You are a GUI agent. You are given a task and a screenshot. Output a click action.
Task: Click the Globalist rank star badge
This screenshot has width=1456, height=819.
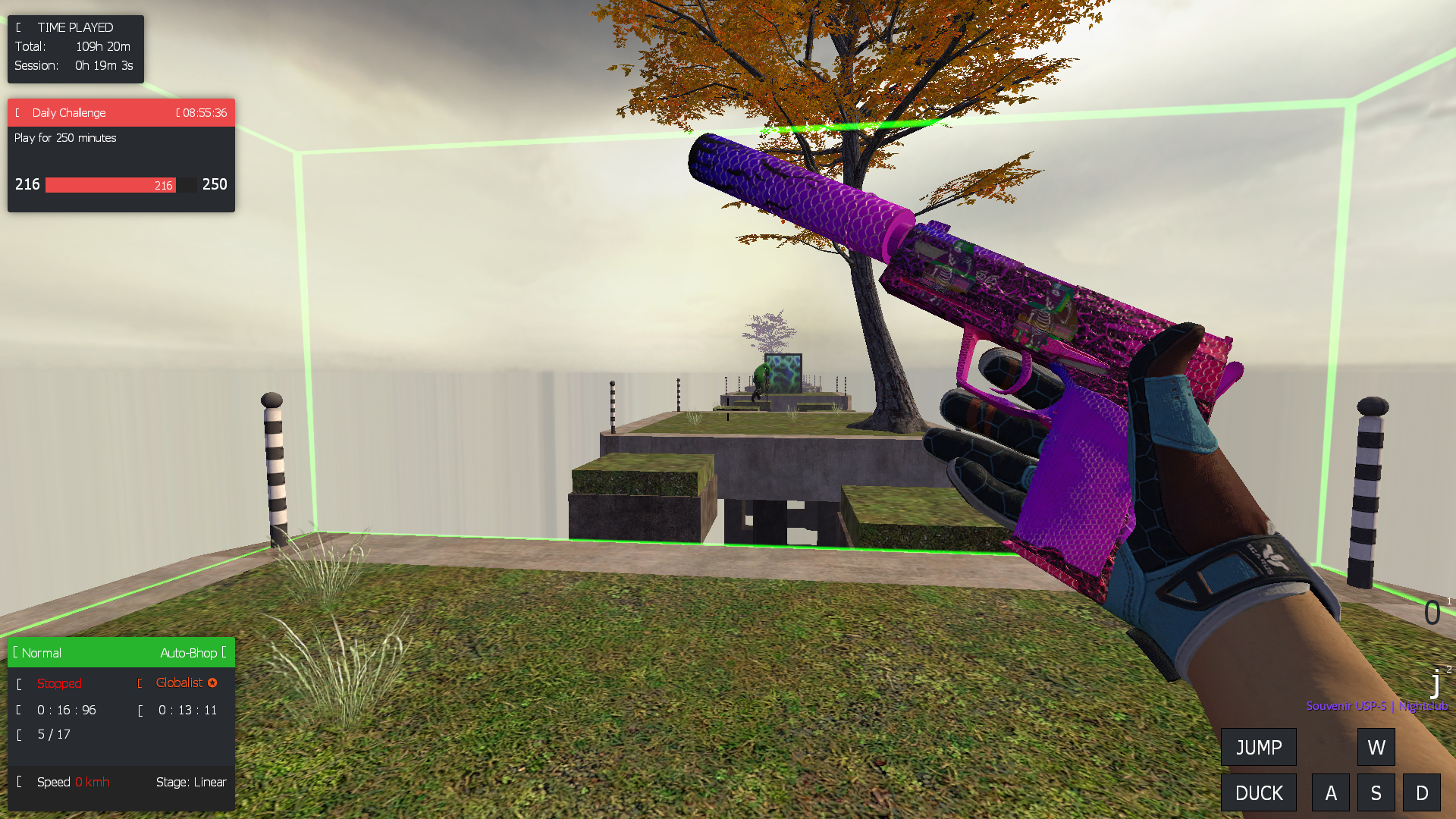[x=211, y=682]
